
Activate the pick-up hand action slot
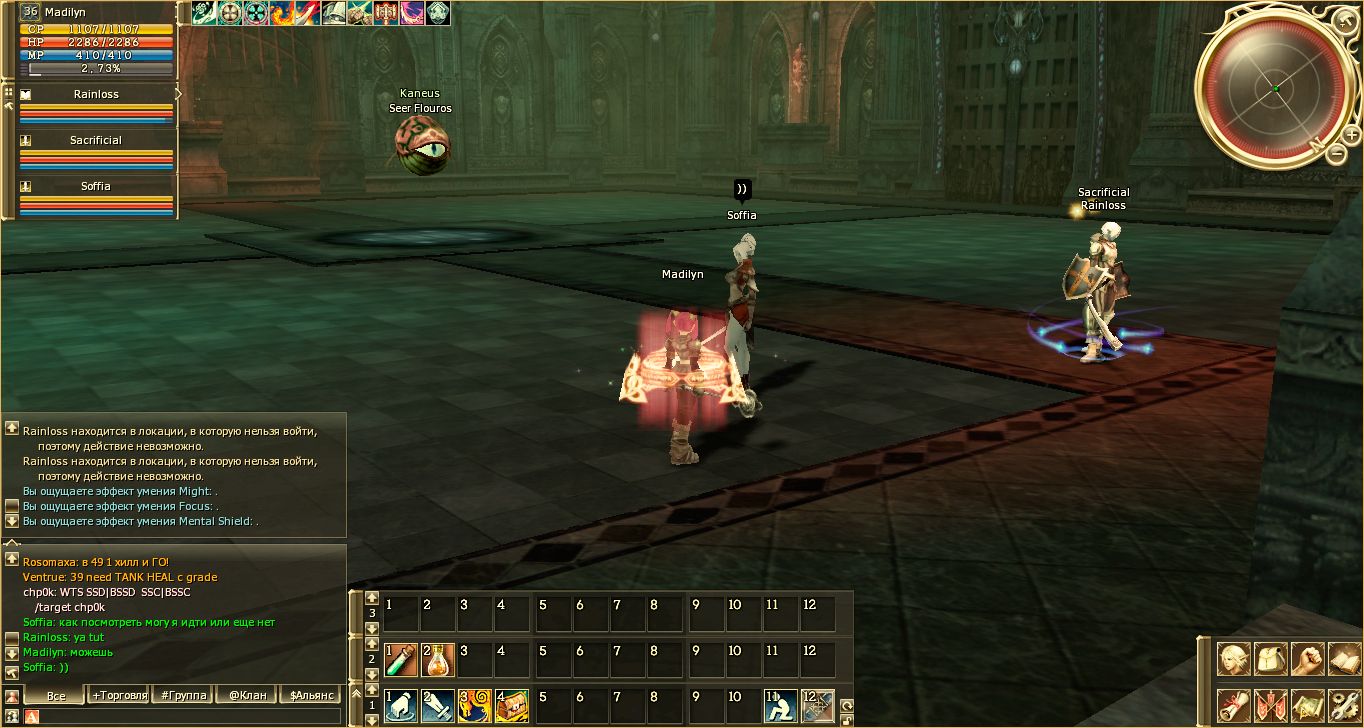pos(400,705)
